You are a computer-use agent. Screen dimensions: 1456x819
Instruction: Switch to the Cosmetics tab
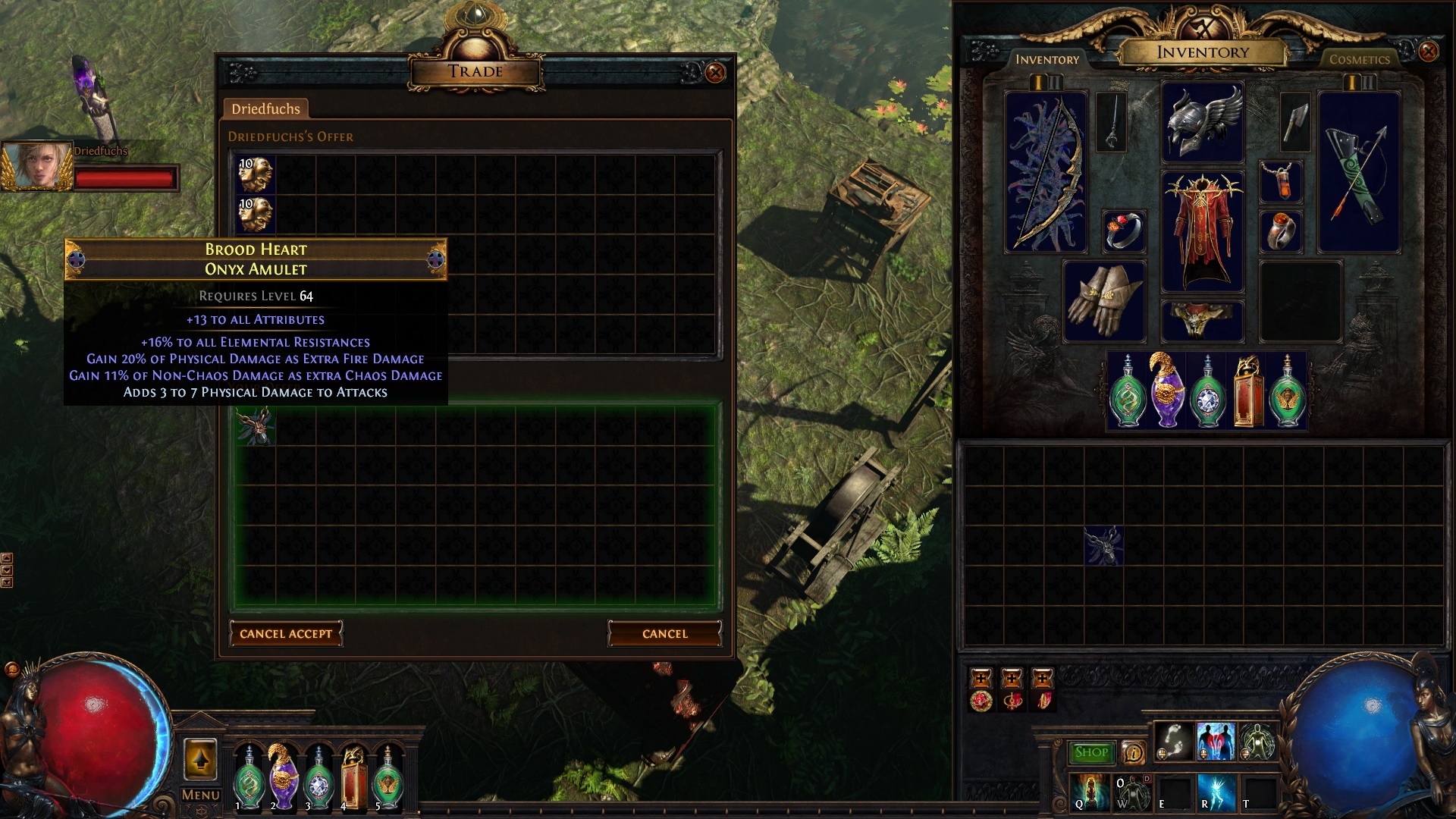click(1359, 59)
